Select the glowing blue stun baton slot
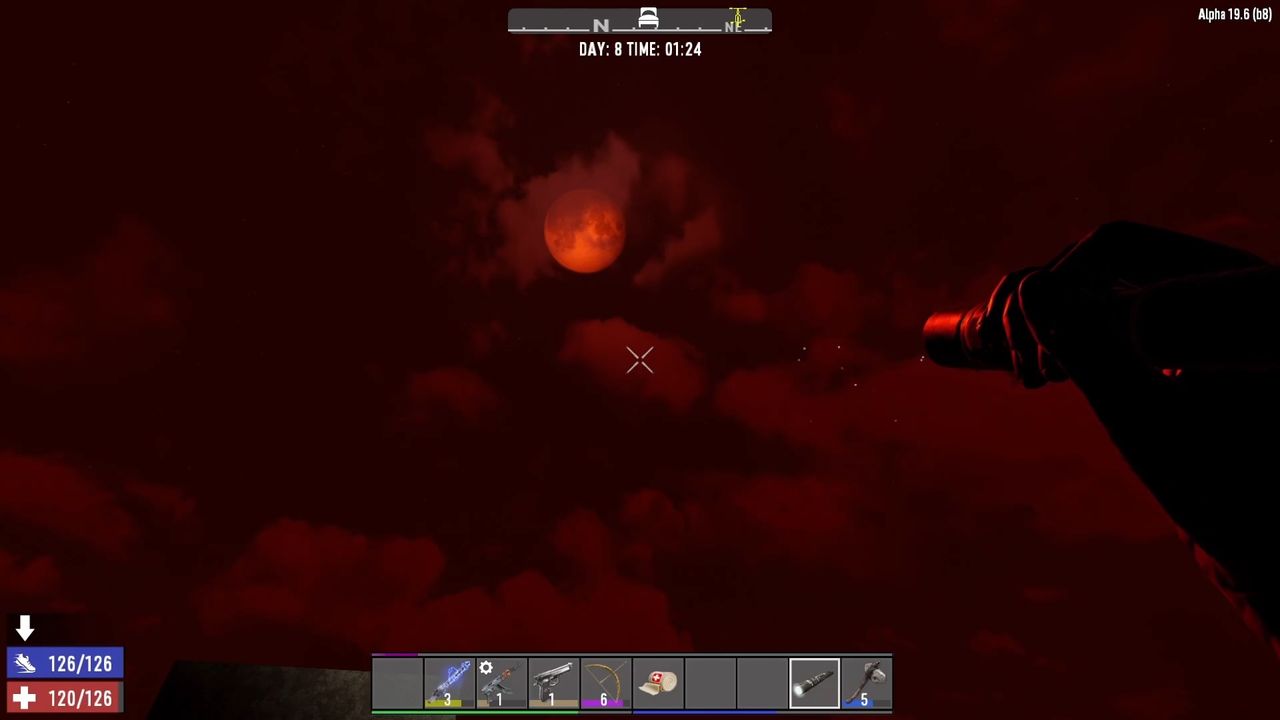Image resolution: width=1280 pixels, height=720 pixels. pos(449,683)
